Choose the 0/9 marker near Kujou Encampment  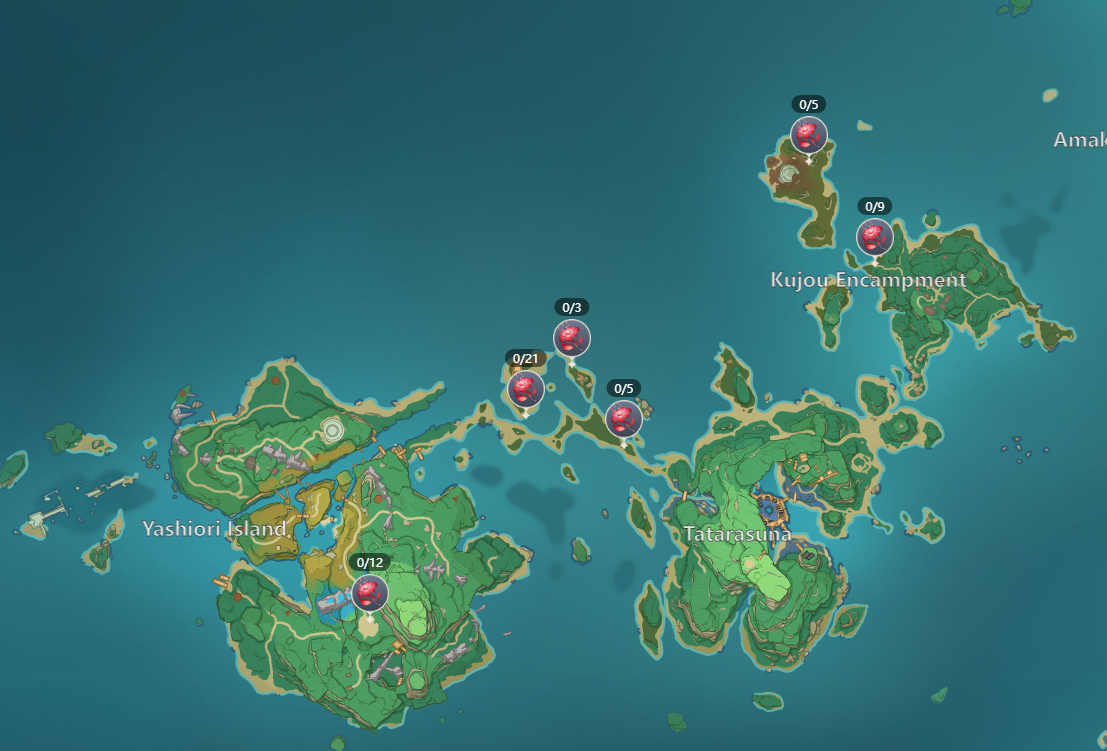874,237
